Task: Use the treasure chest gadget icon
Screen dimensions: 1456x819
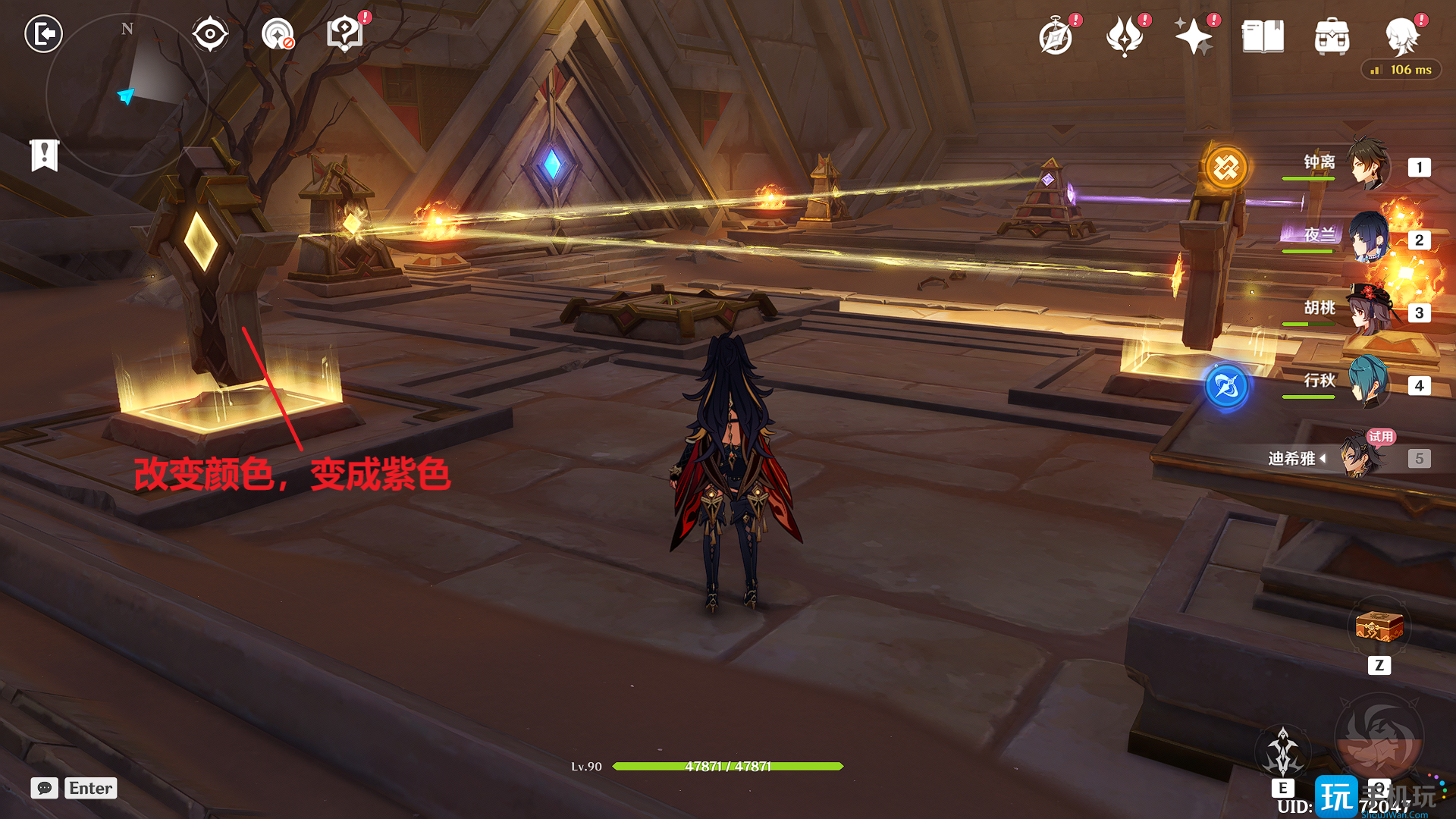Action: (1379, 628)
